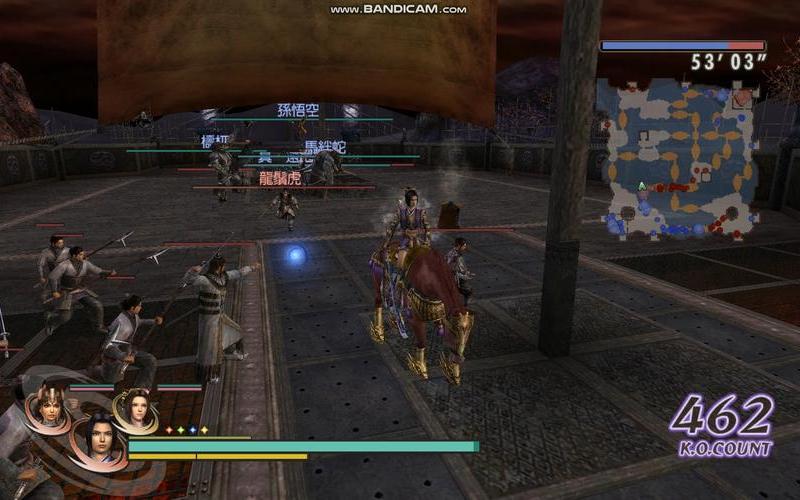Screen dimensions: 800x500
Task: Switch to the gold-ringed female warrior portrait
Action: pyautogui.click(x=136, y=407)
